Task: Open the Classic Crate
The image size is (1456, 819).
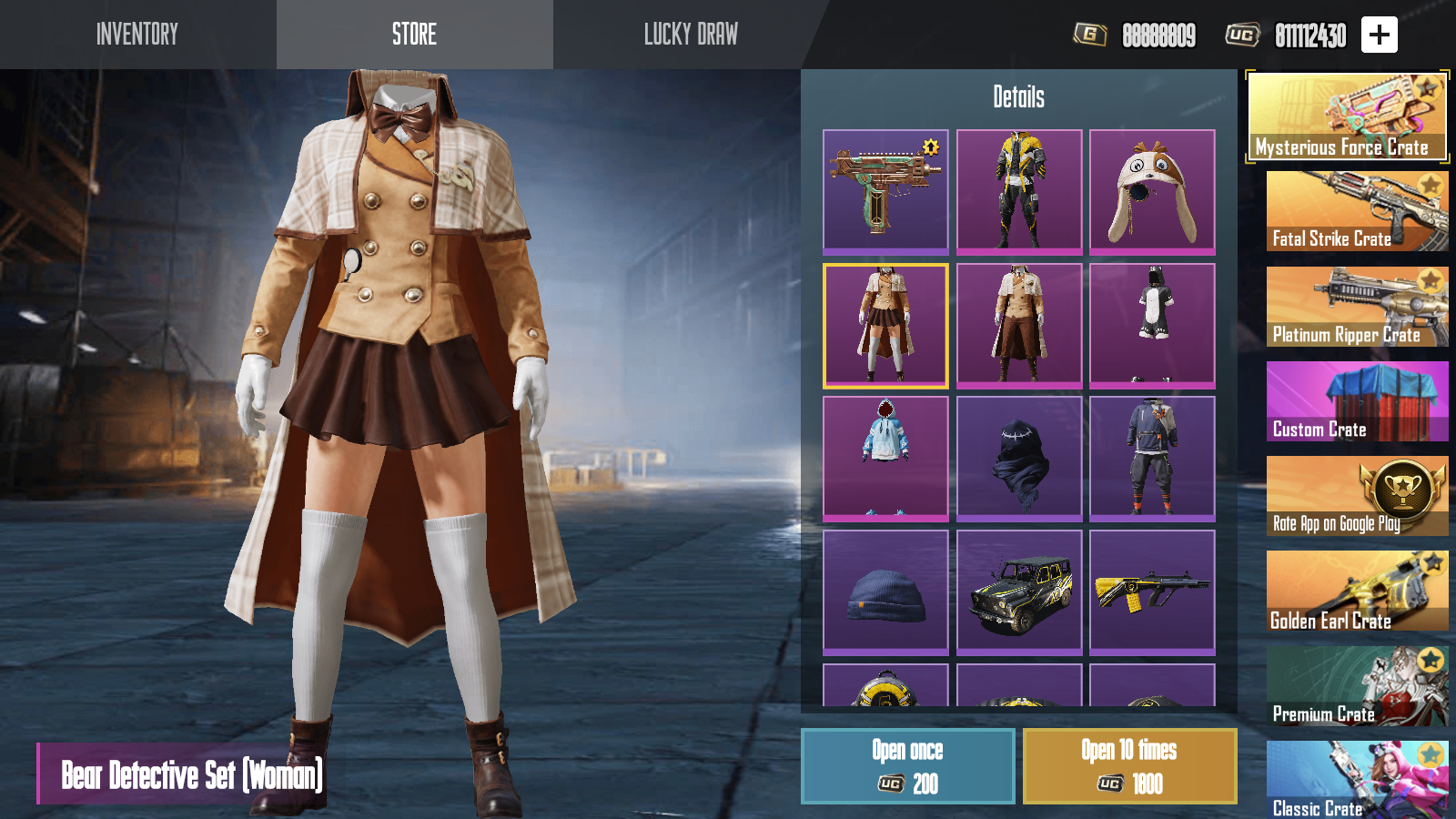Action: (1357, 779)
